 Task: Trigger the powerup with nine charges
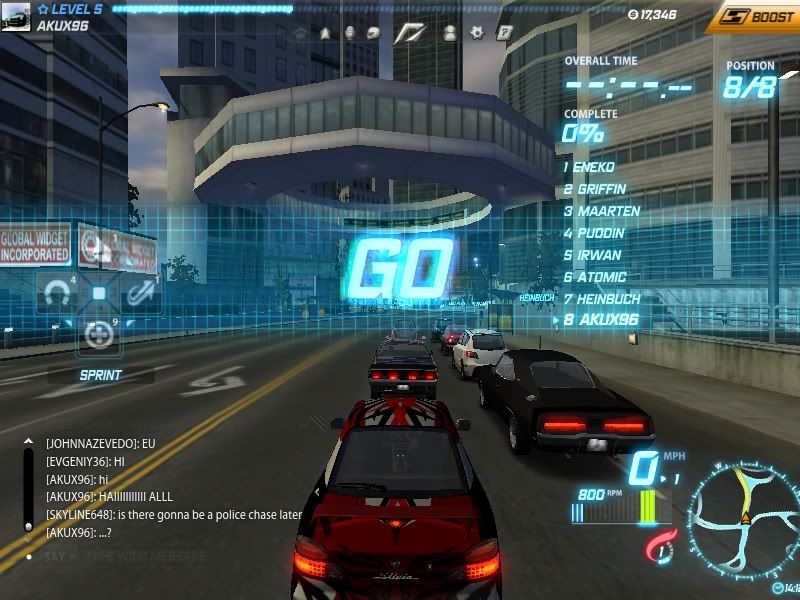(x=99, y=335)
